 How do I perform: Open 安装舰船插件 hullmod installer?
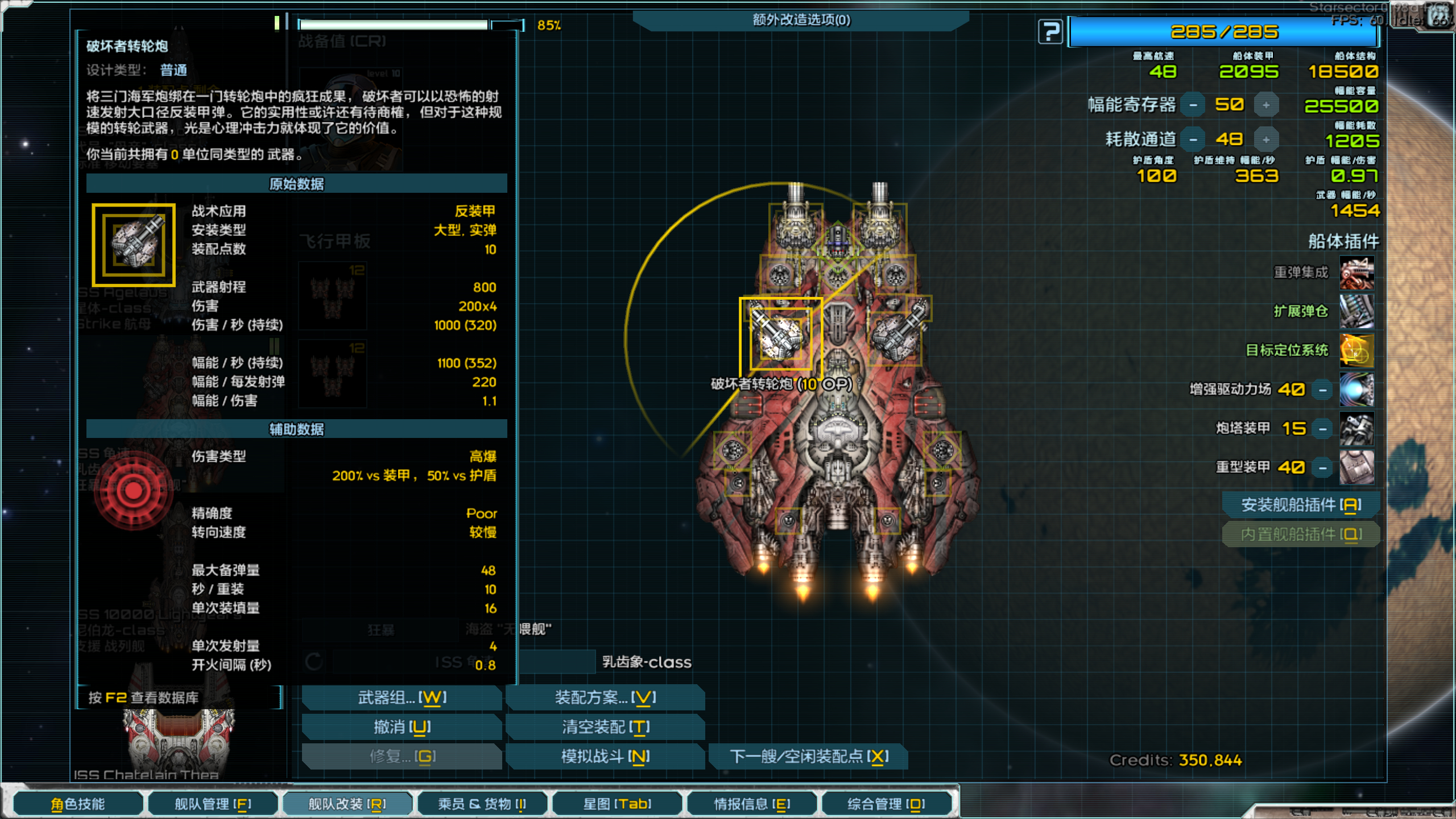[1301, 504]
